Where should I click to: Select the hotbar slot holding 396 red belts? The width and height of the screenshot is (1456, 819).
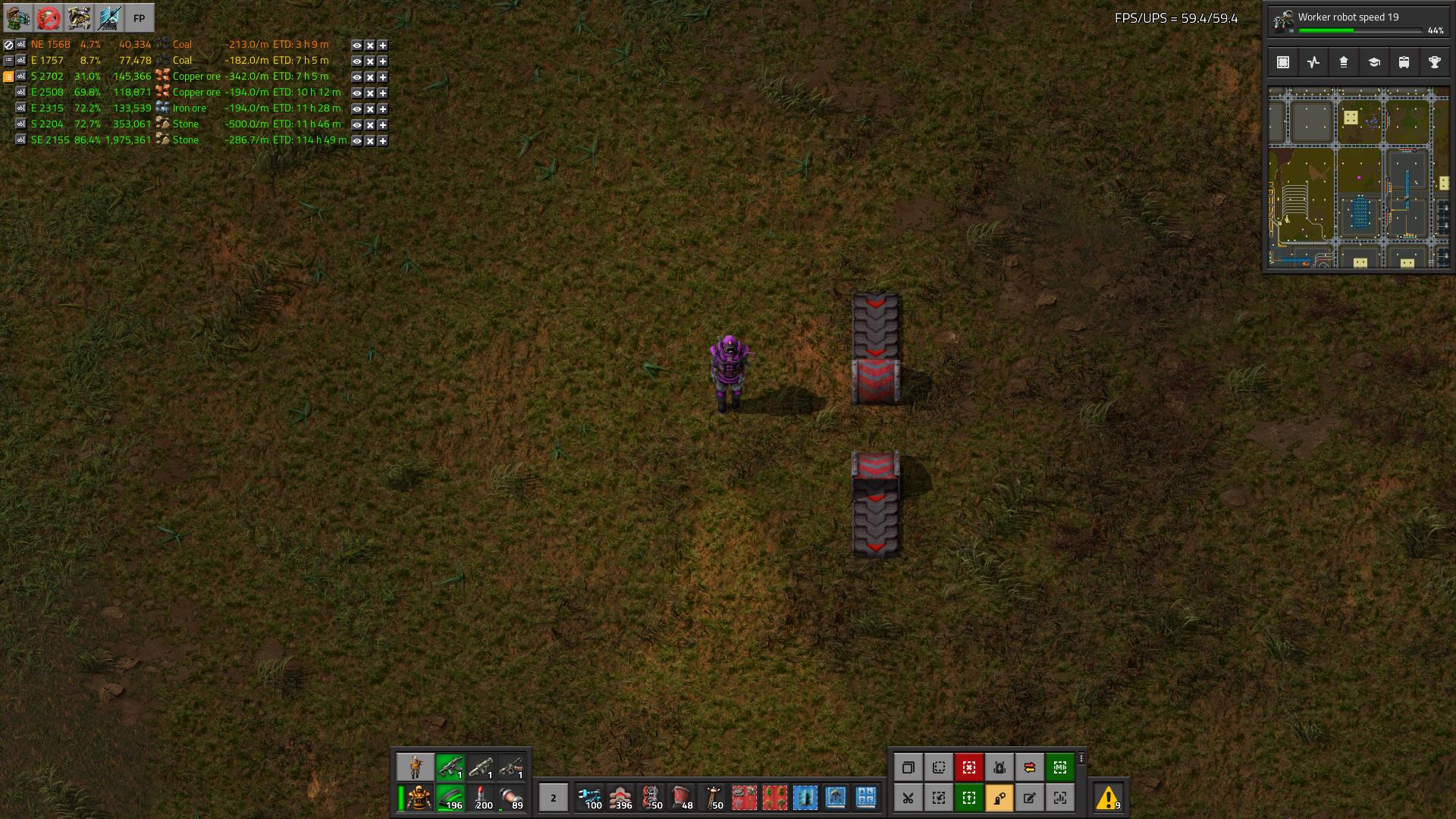click(x=621, y=798)
